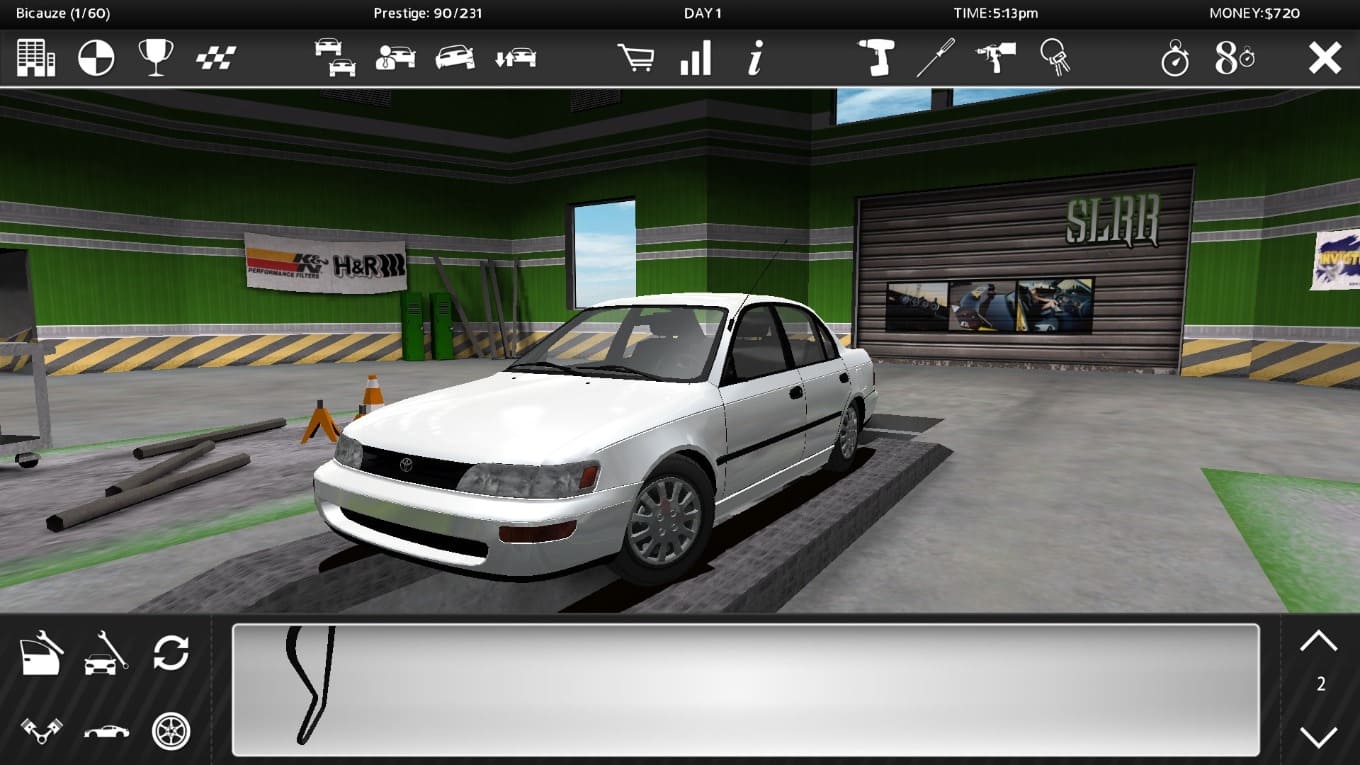The height and width of the screenshot is (765, 1360).
Task: Open the shopping cart parts store
Action: tap(636, 58)
